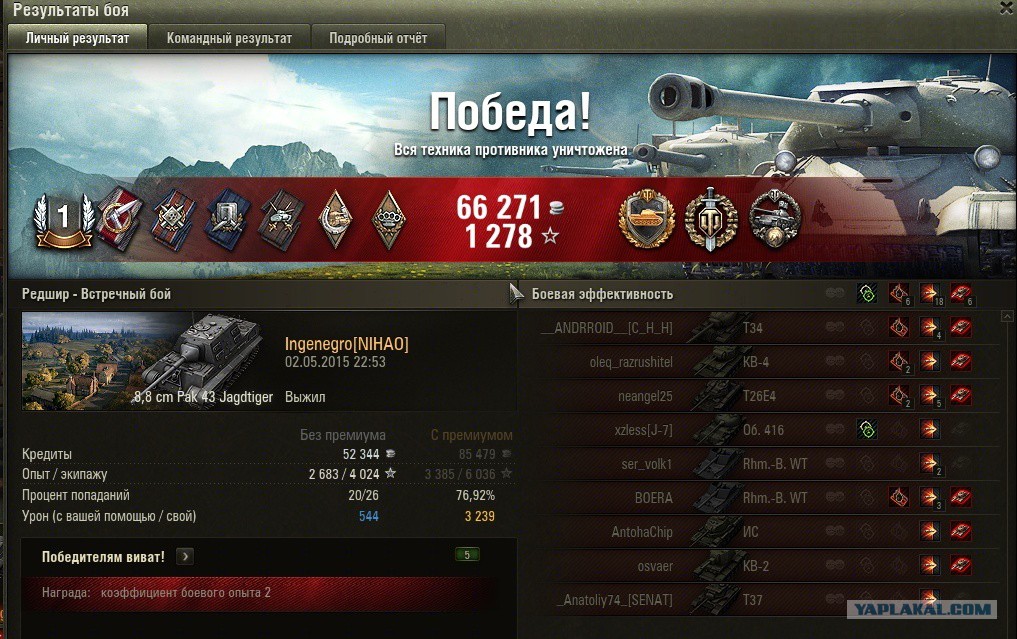Select the Личный результат tab
1017x639 pixels.
point(77,38)
